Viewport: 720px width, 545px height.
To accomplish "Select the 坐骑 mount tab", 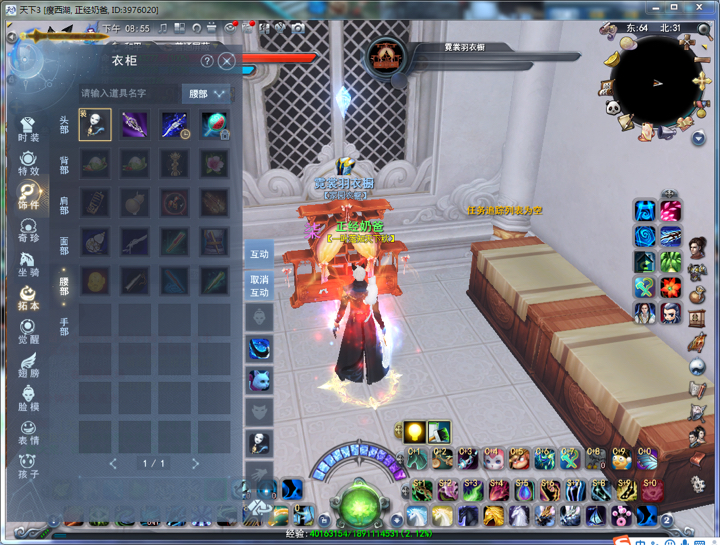I will [x=28, y=264].
